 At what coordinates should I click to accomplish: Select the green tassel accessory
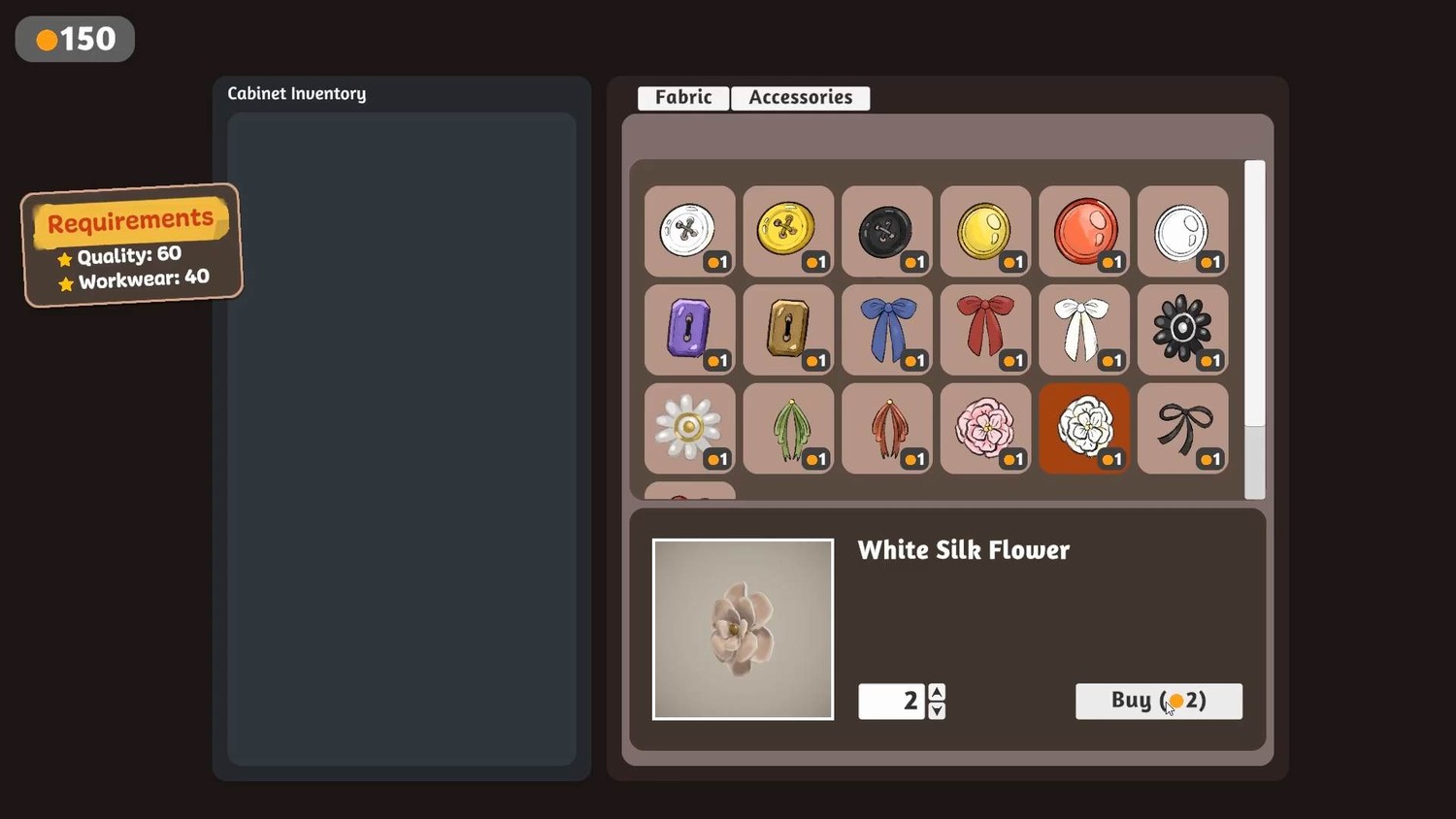pyautogui.click(x=788, y=428)
